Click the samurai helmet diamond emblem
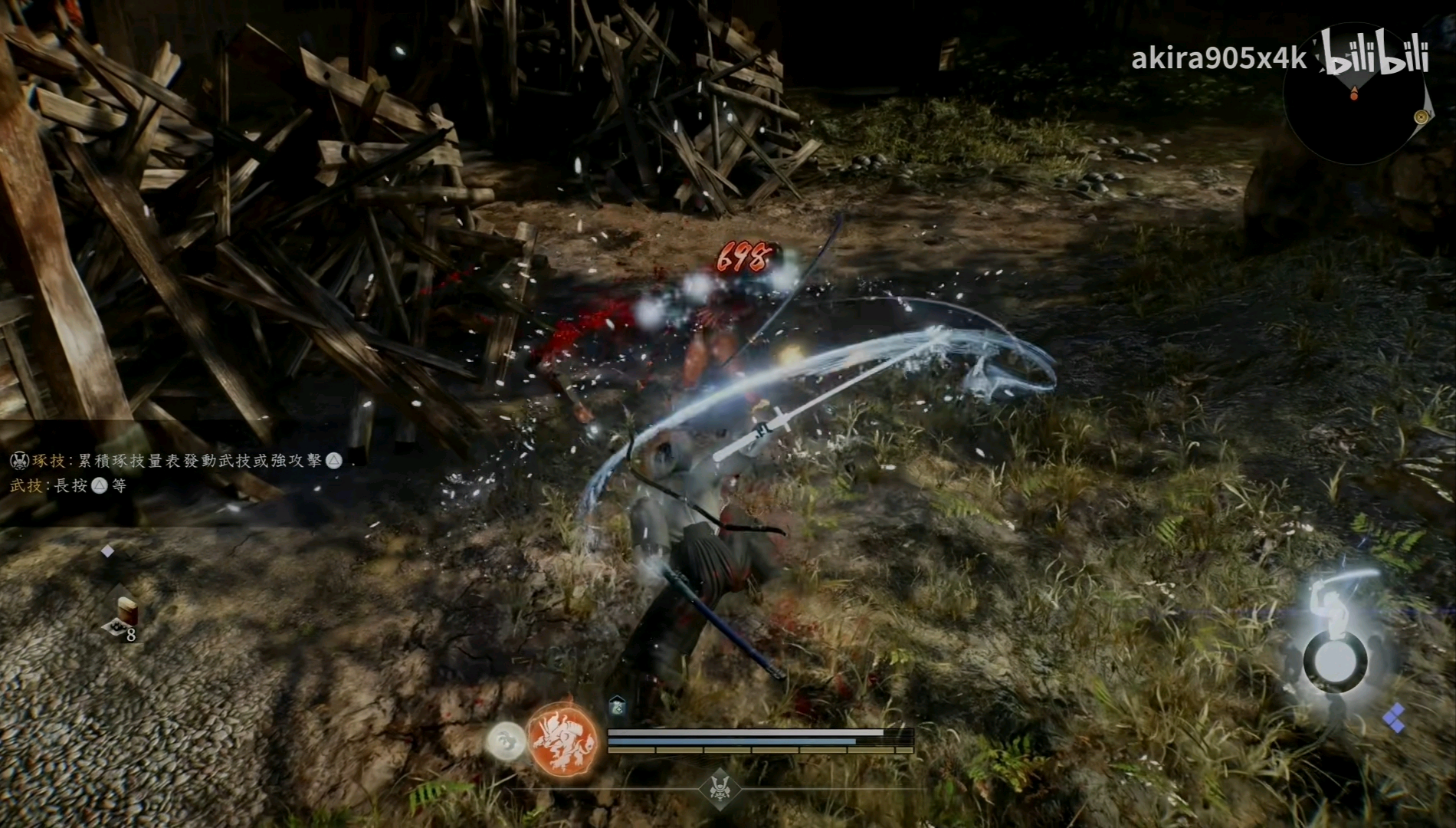Viewport: 1456px width, 828px height. coord(719,788)
